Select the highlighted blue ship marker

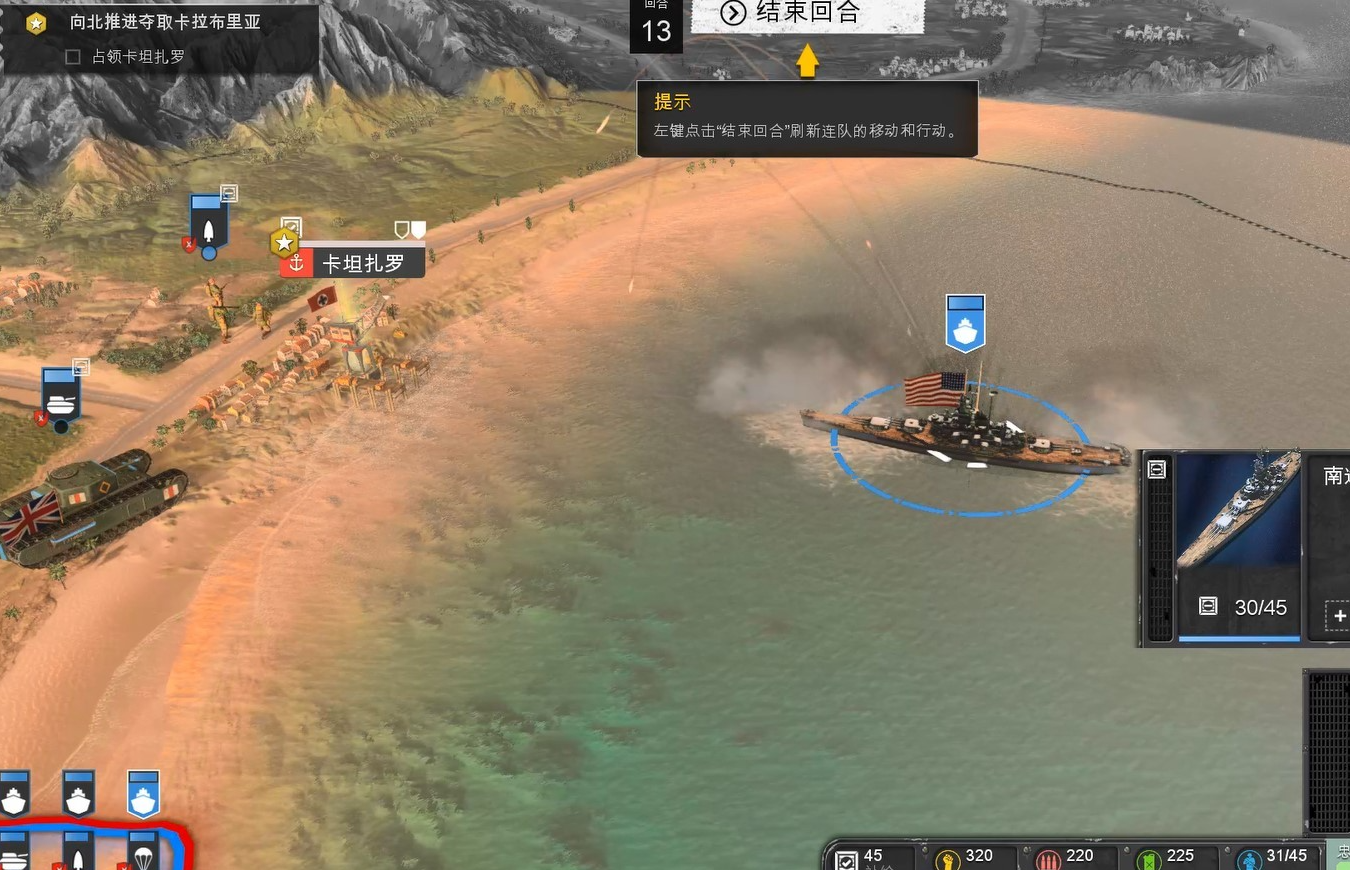pyautogui.click(x=143, y=795)
